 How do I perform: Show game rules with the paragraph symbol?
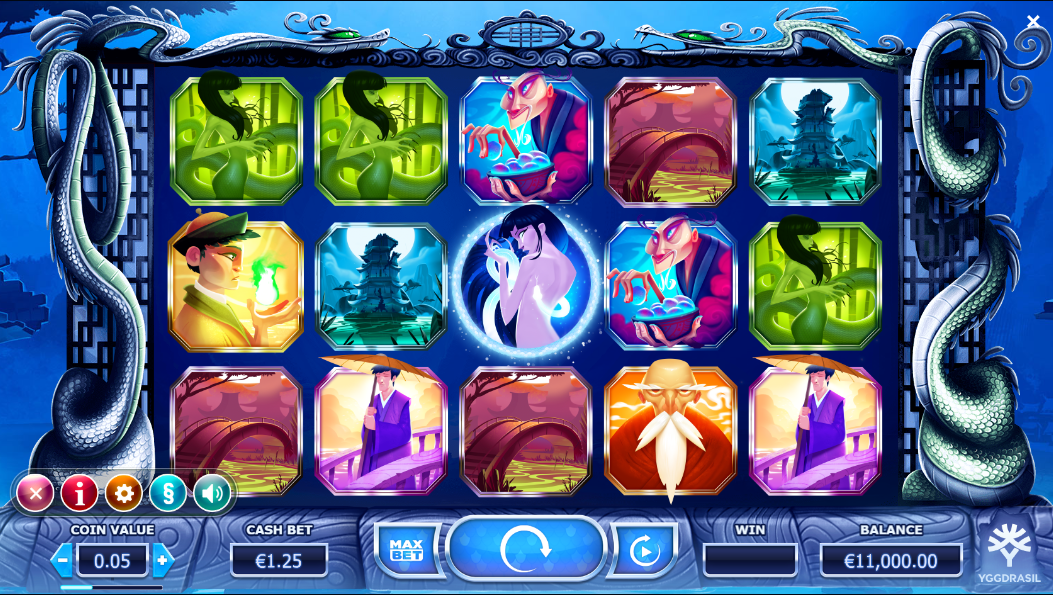[x=168, y=492]
